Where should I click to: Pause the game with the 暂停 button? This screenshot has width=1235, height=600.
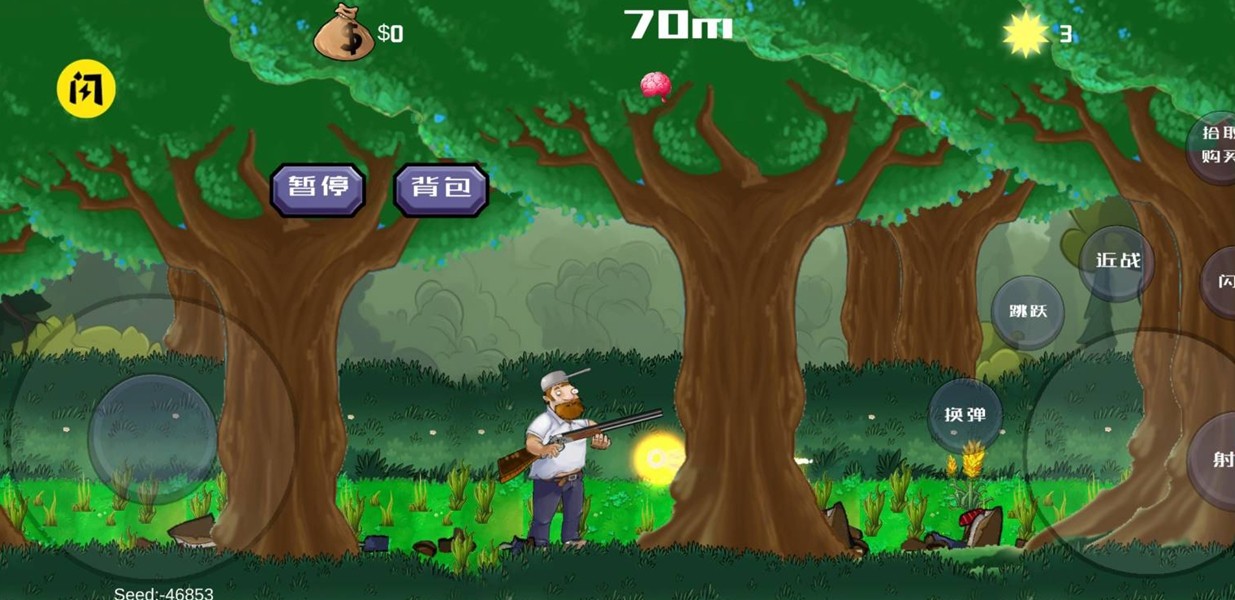tap(317, 188)
